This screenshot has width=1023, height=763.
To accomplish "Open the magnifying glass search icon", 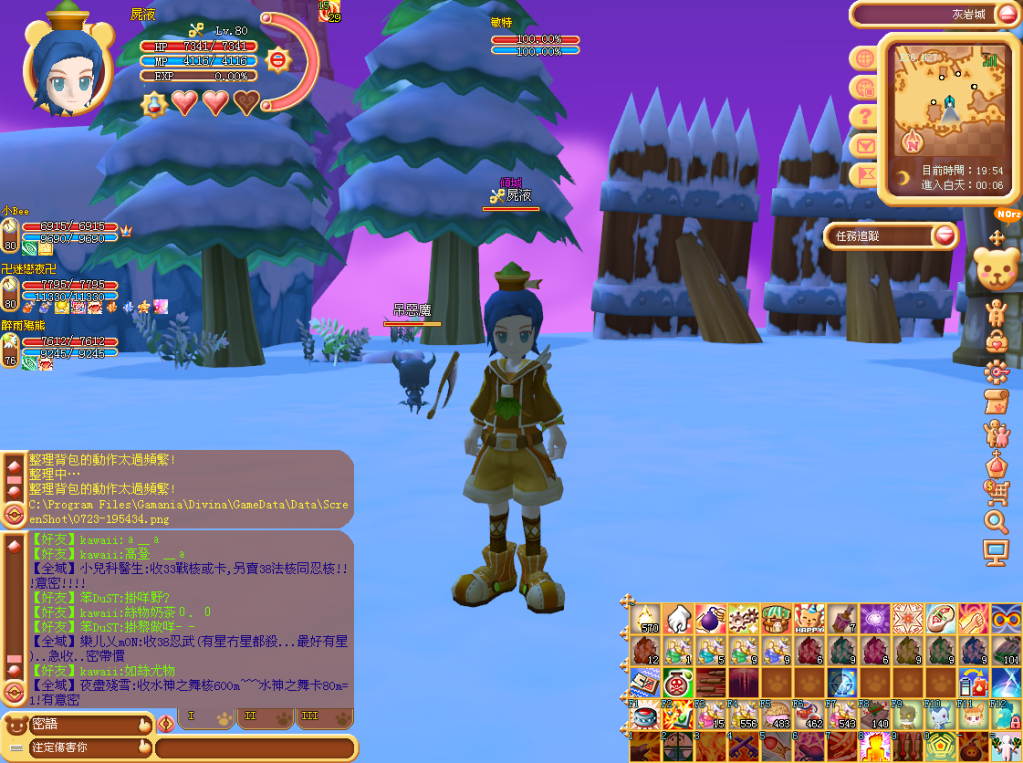I will tap(996, 521).
